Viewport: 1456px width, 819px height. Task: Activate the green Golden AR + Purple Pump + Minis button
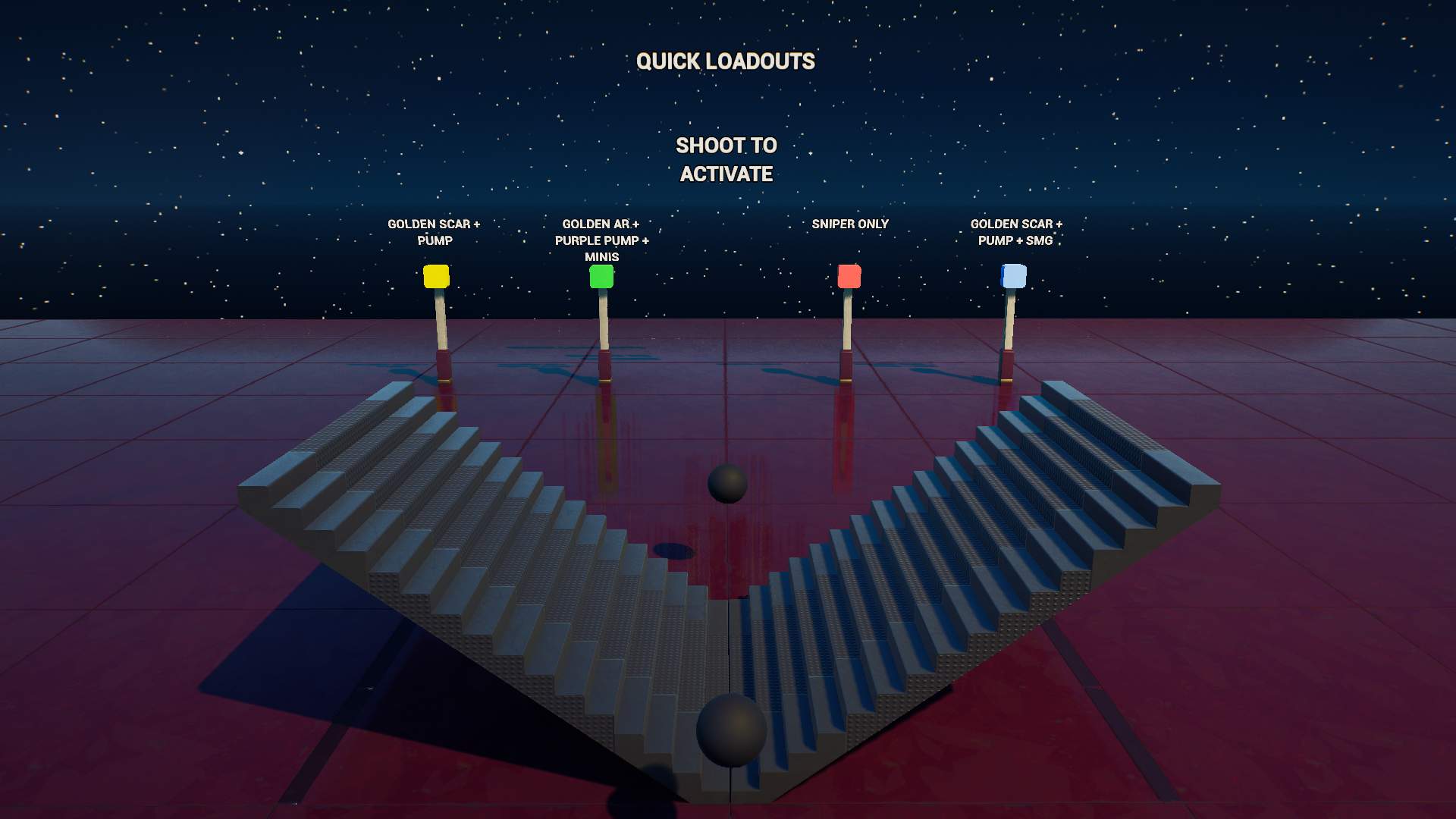601,276
